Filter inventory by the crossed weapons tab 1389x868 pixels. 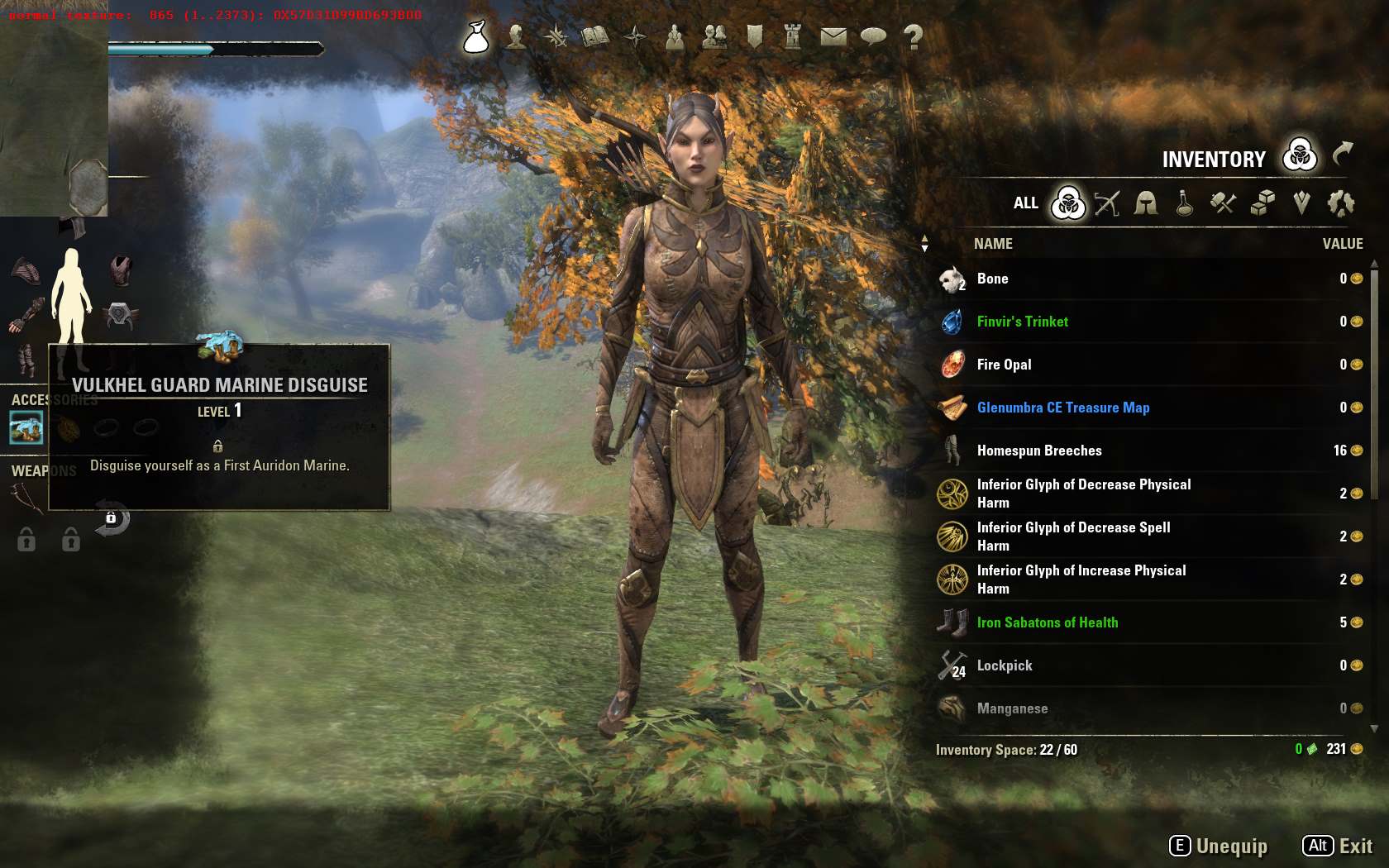coord(1107,203)
